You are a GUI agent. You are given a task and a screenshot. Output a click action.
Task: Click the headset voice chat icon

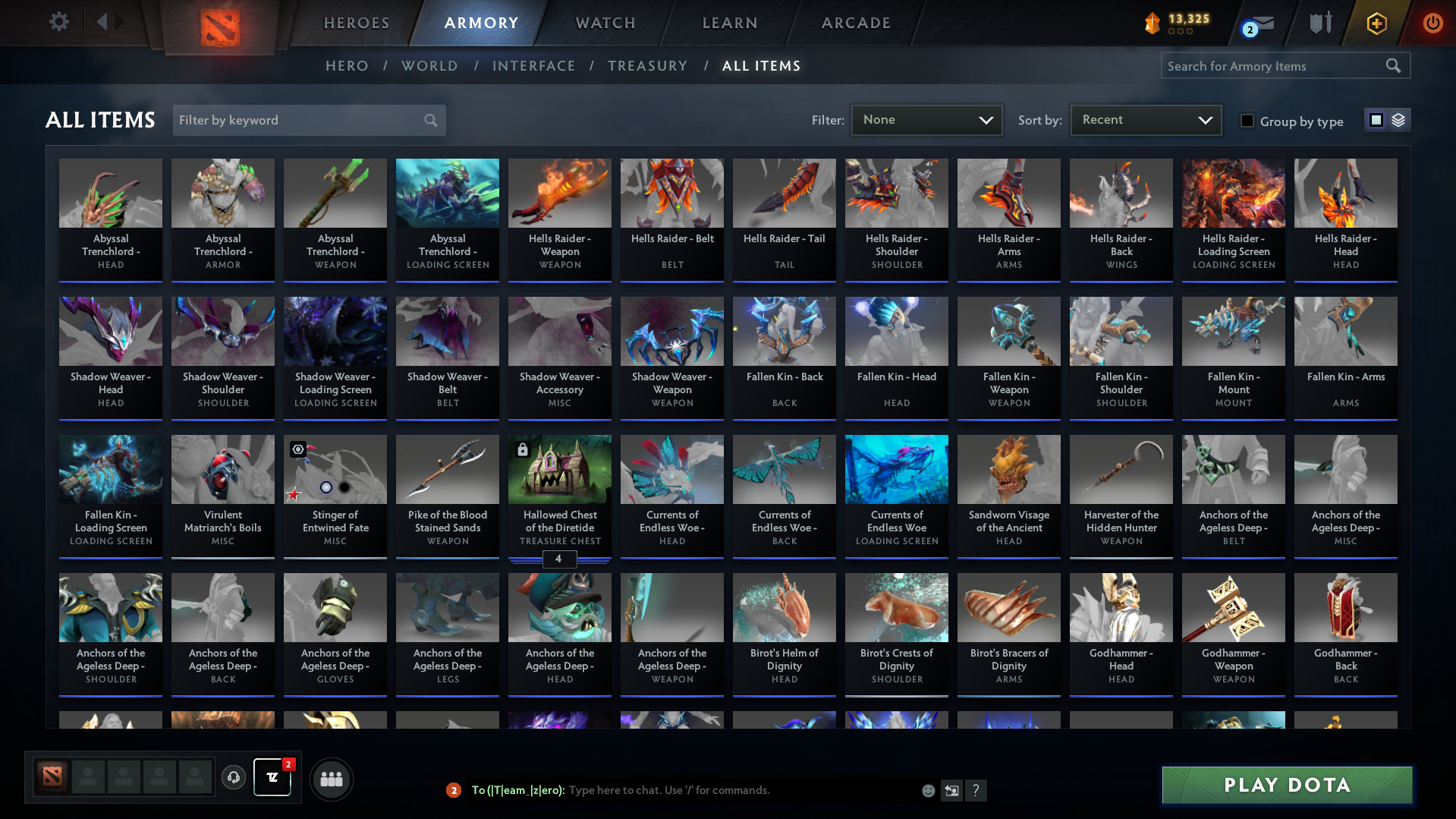pos(233,778)
